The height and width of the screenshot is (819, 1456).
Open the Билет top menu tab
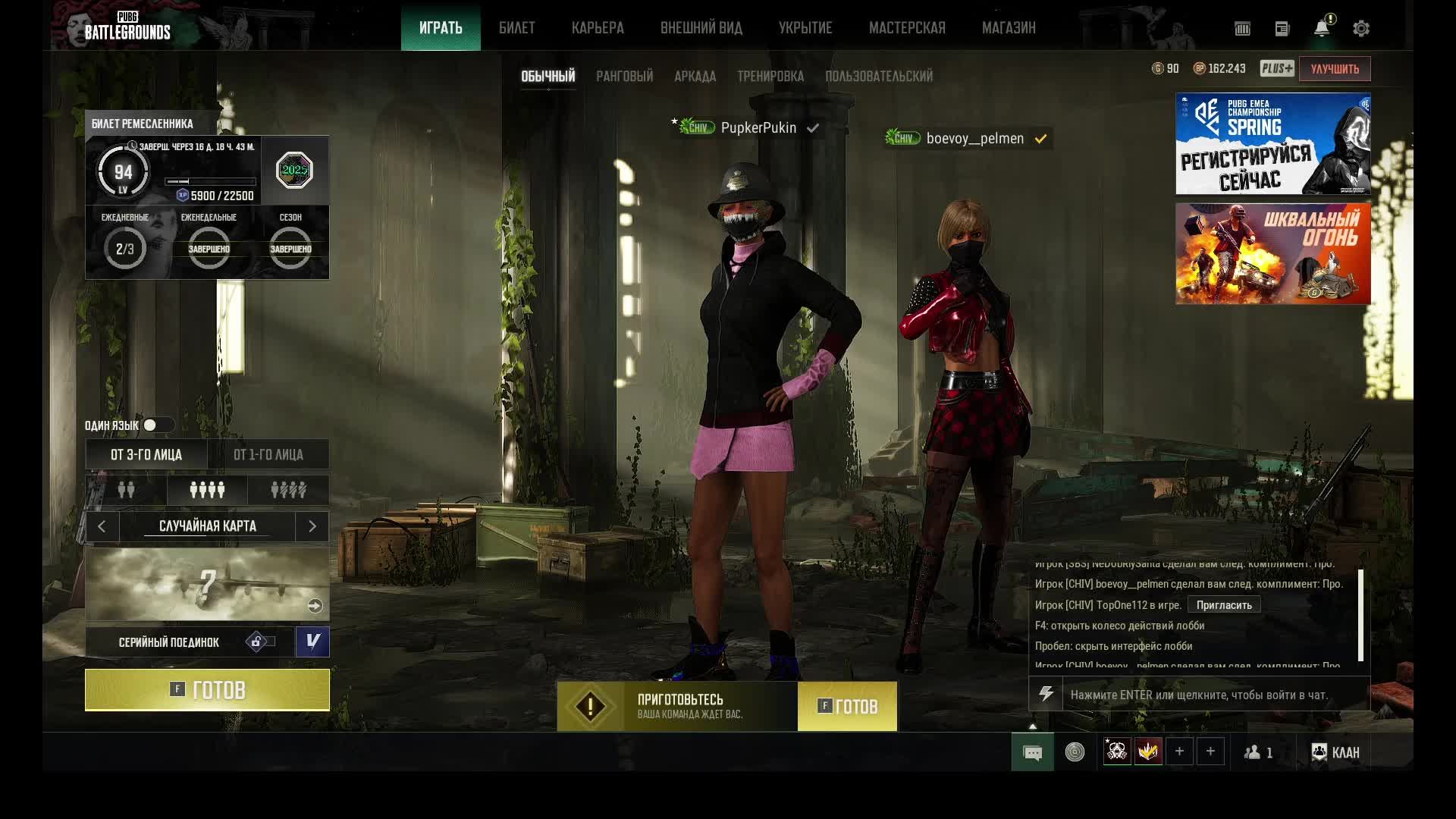click(516, 28)
